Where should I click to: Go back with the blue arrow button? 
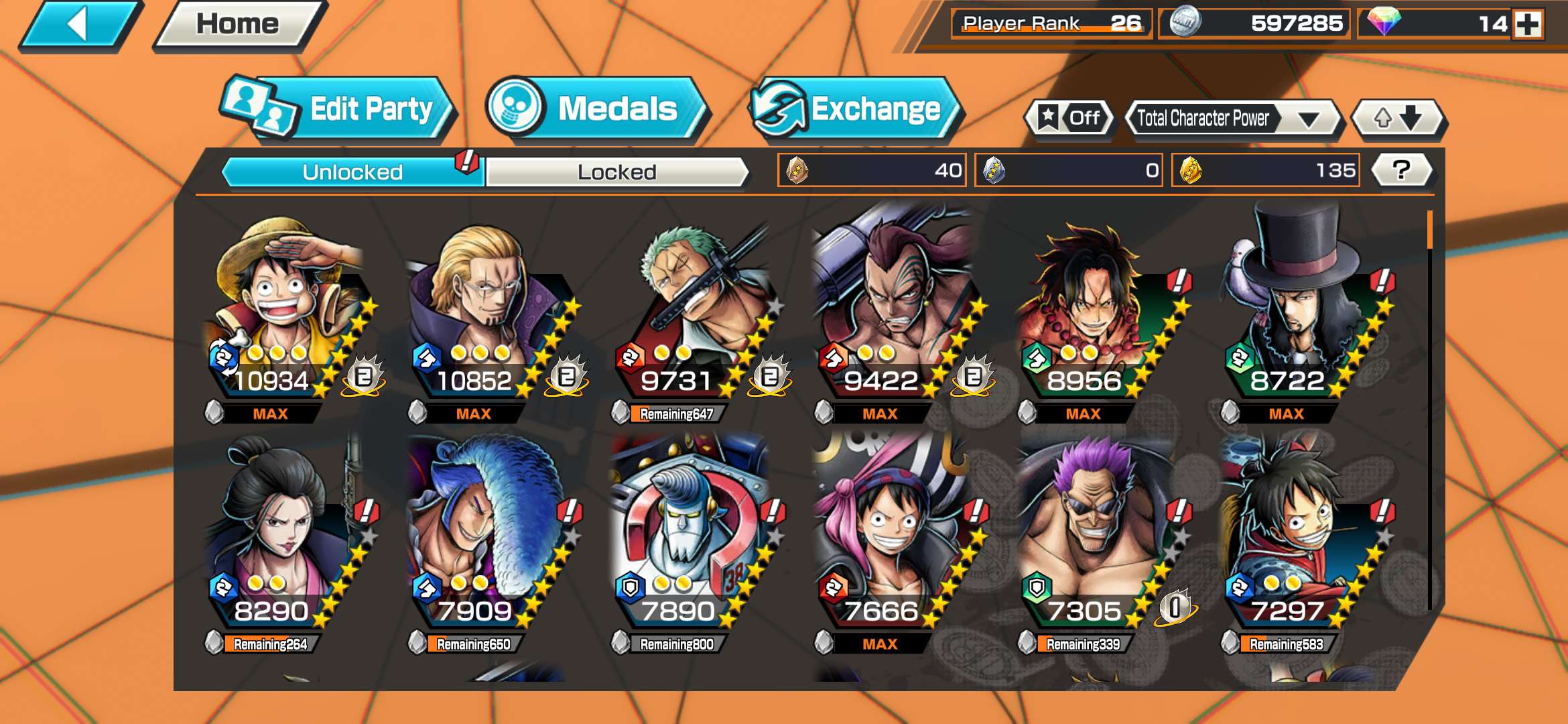point(80,25)
